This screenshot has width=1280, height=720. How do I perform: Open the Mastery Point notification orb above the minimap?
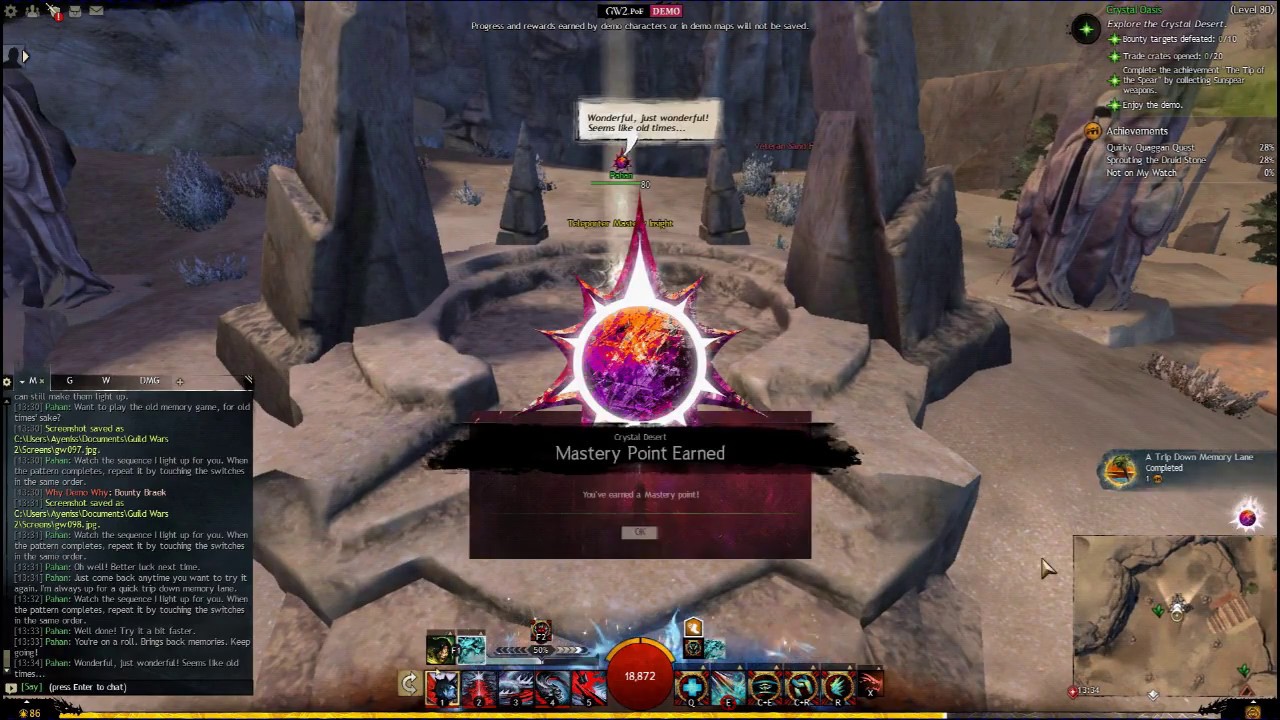coord(1247,517)
